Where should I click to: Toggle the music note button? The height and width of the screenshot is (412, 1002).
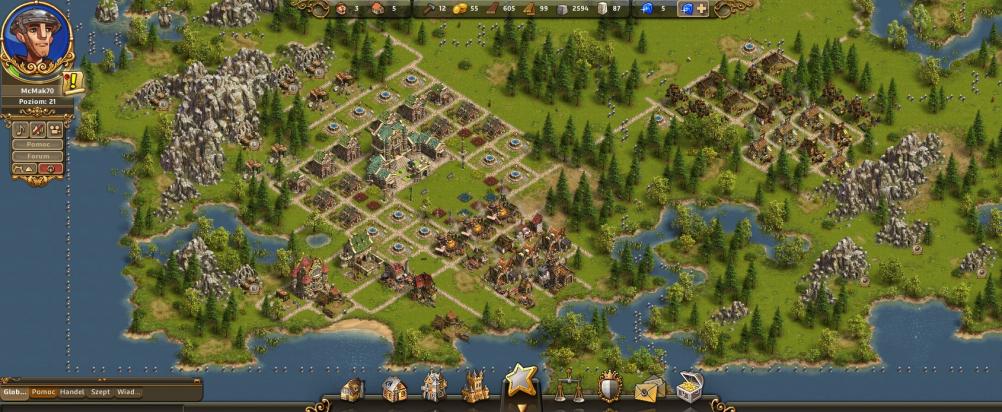(x=21, y=129)
